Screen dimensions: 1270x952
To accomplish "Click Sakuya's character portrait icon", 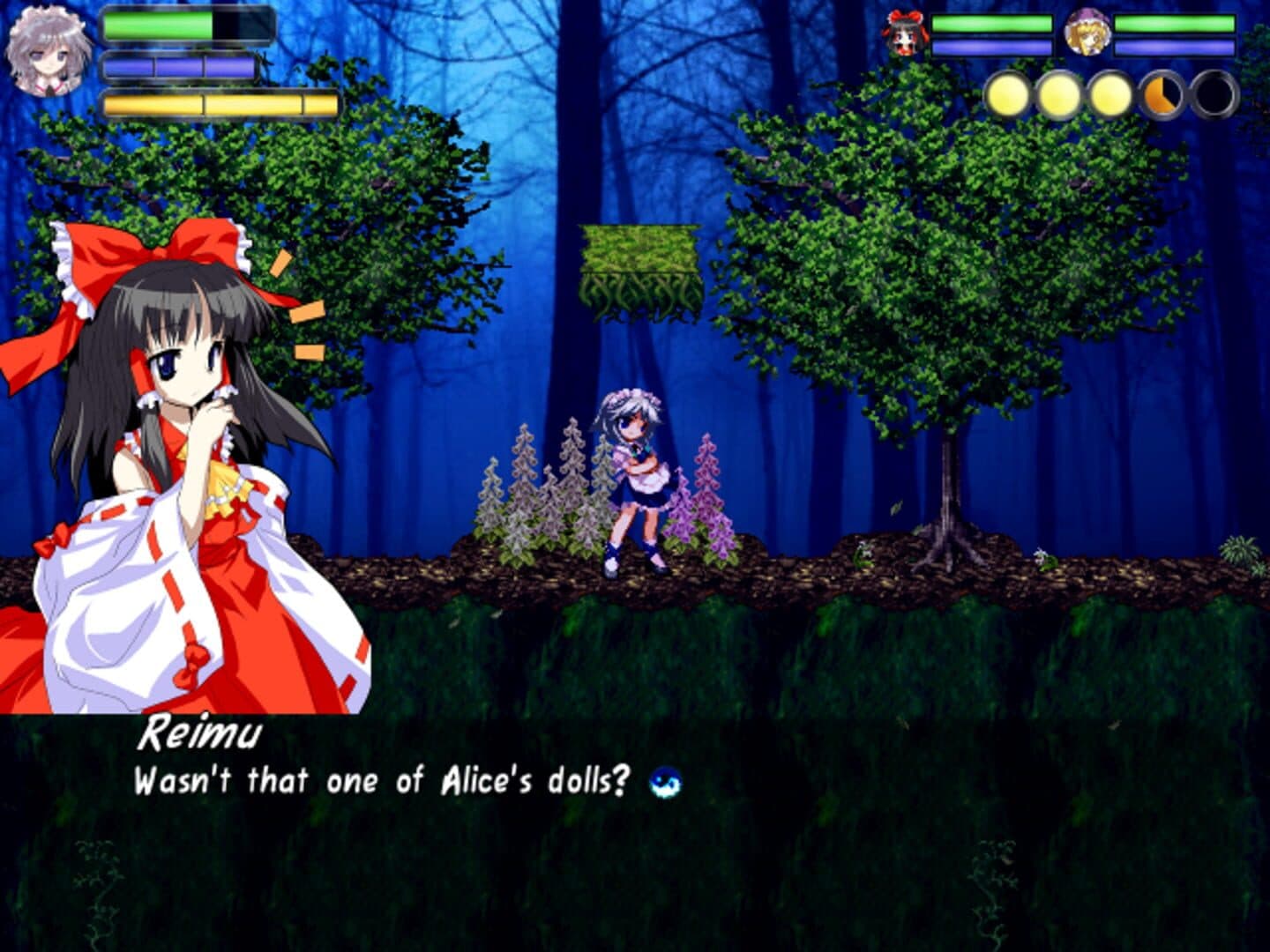I will (x=44, y=51).
